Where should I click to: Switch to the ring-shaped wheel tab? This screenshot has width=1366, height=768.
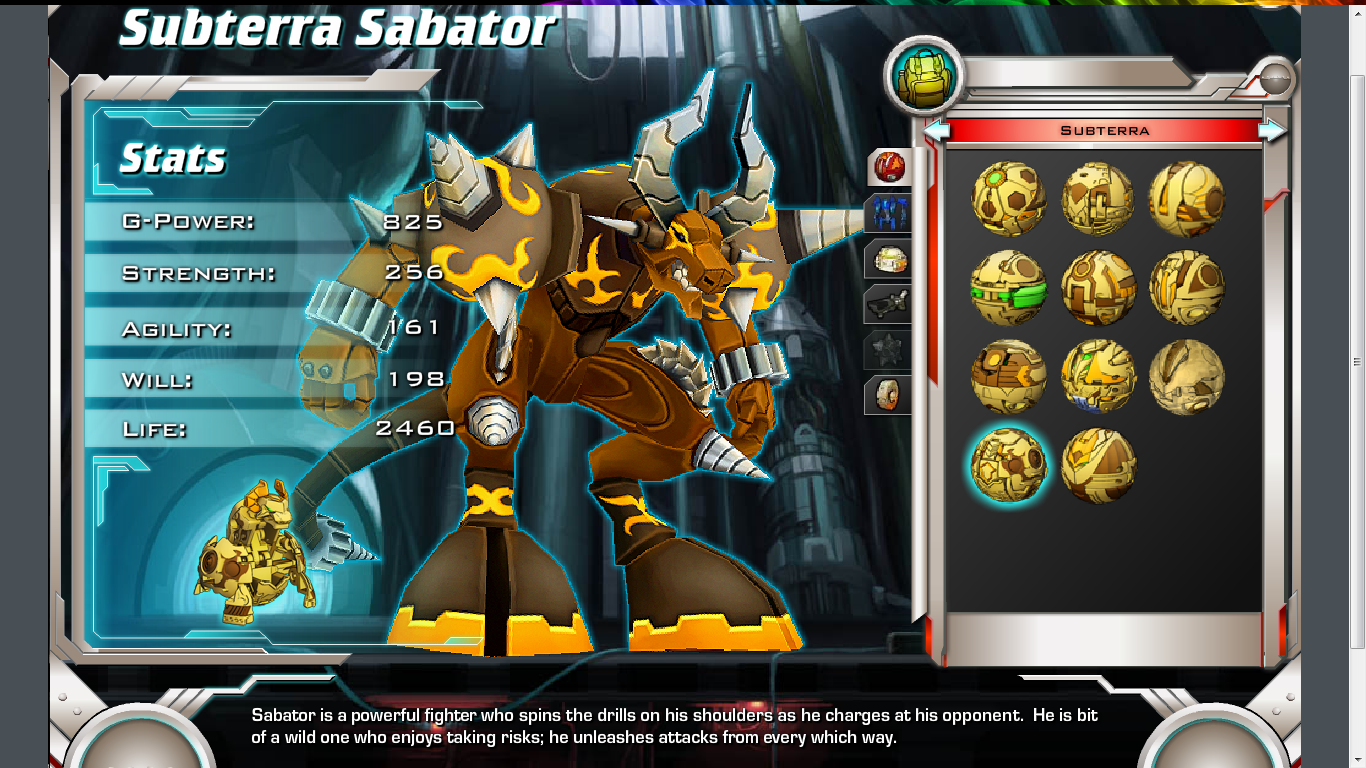point(888,394)
